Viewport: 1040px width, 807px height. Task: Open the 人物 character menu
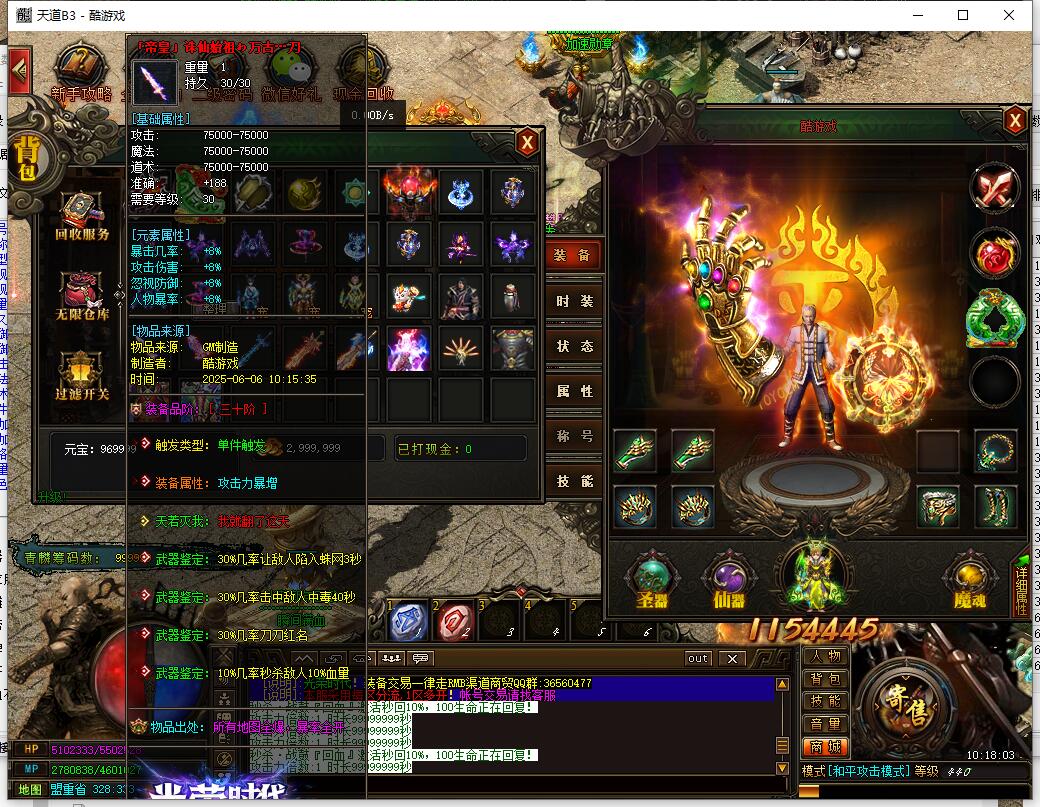click(x=826, y=656)
